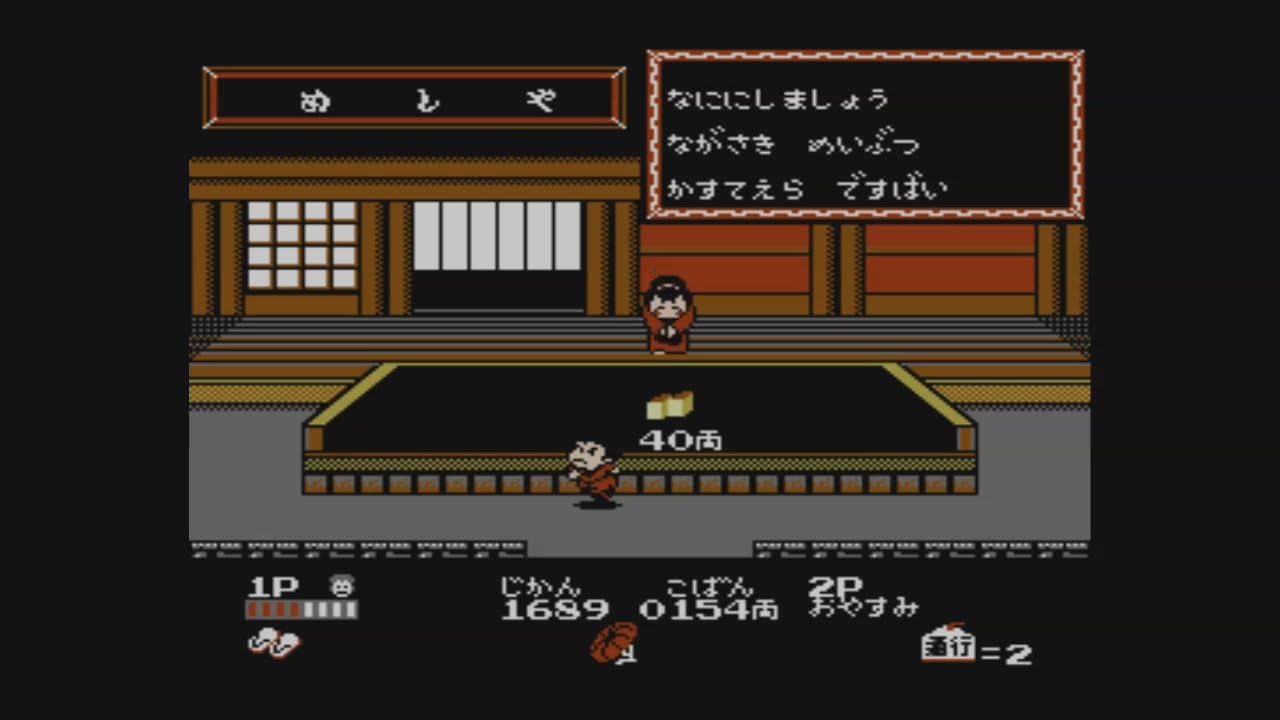Select the なににしましょう prompt text
This screenshot has height=720, width=1280.
coord(780,98)
